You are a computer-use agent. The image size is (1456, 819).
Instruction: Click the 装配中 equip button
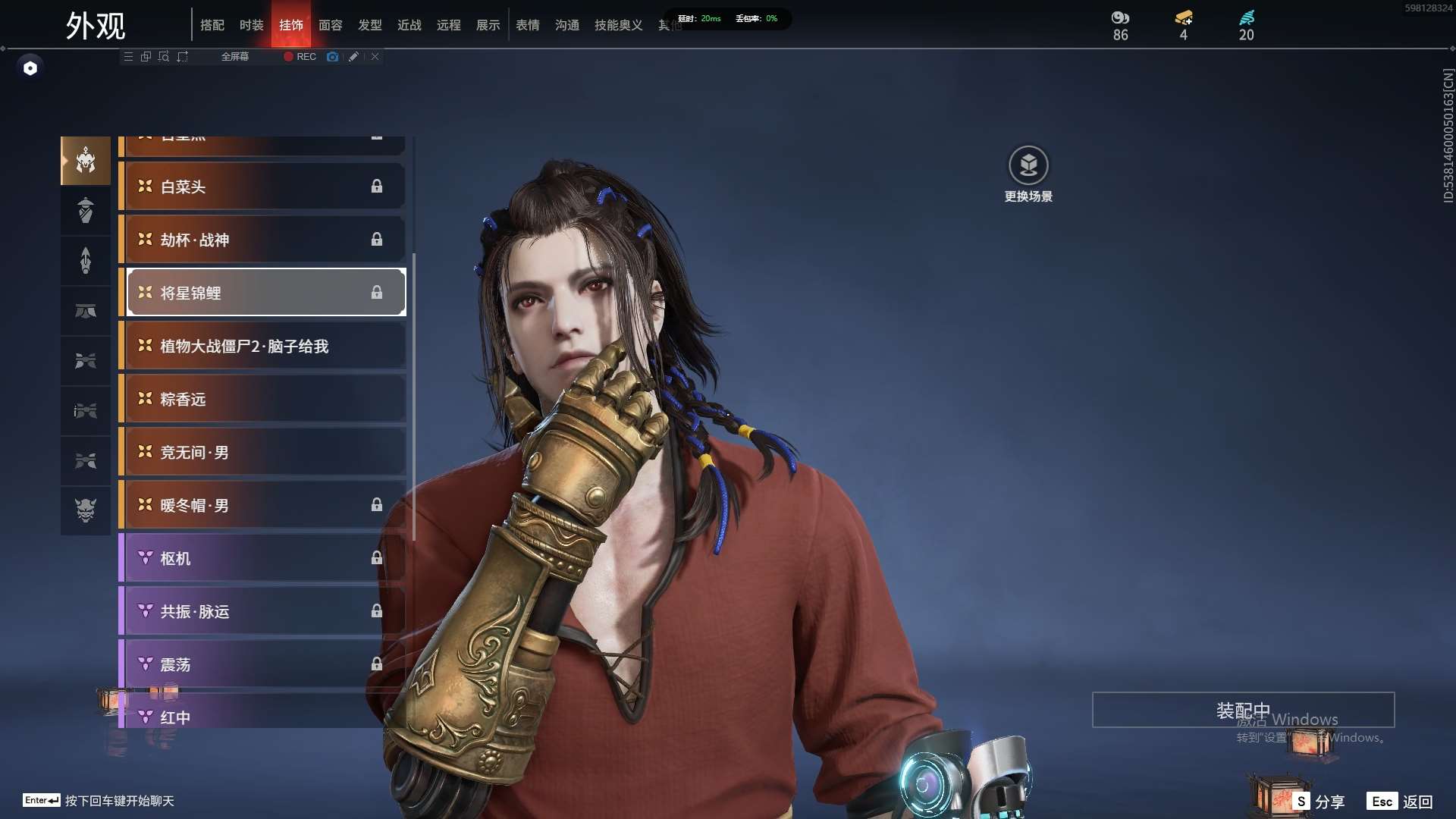coord(1243,710)
